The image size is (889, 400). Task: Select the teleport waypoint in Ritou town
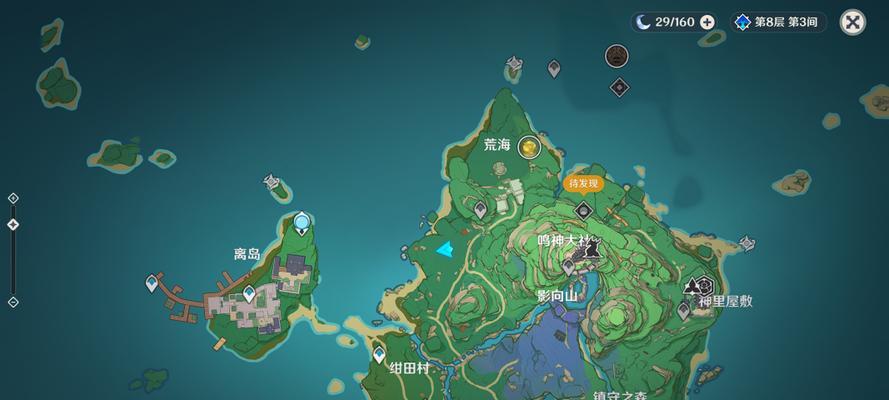pos(249,293)
